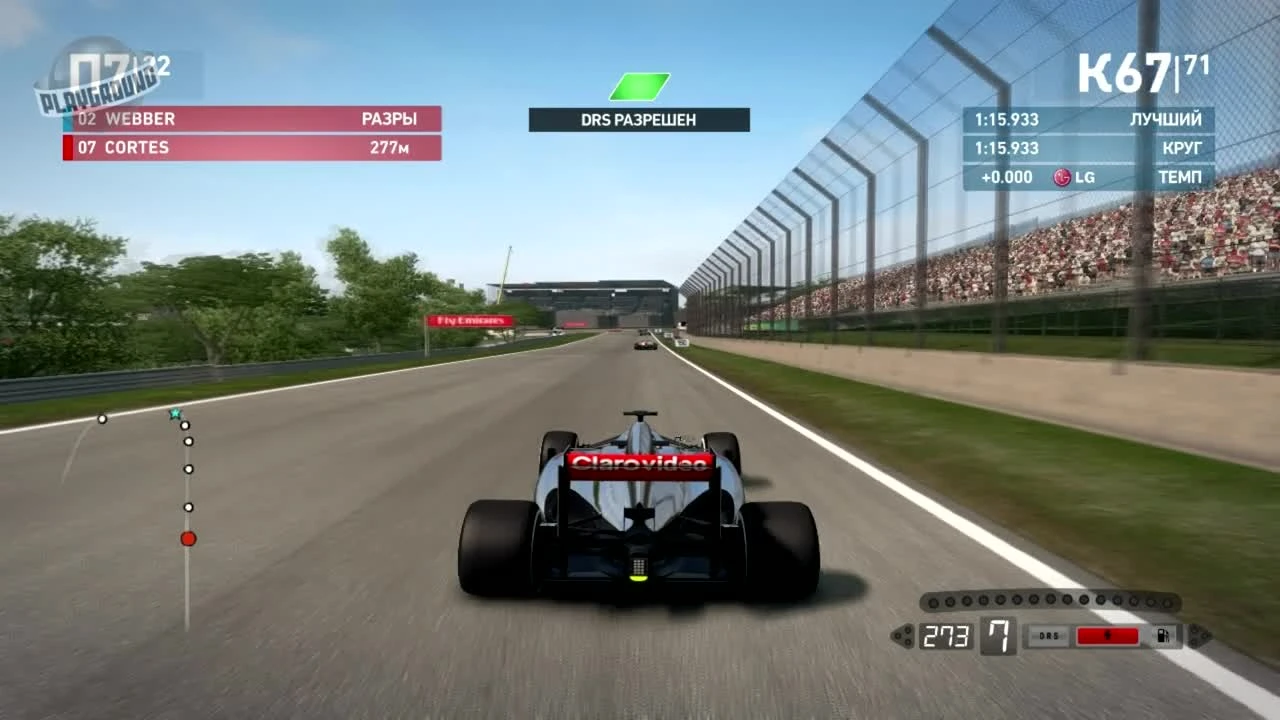1280x720 pixels.
Task: Toggle the first rev light on the gauge
Action: (x=933, y=600)
